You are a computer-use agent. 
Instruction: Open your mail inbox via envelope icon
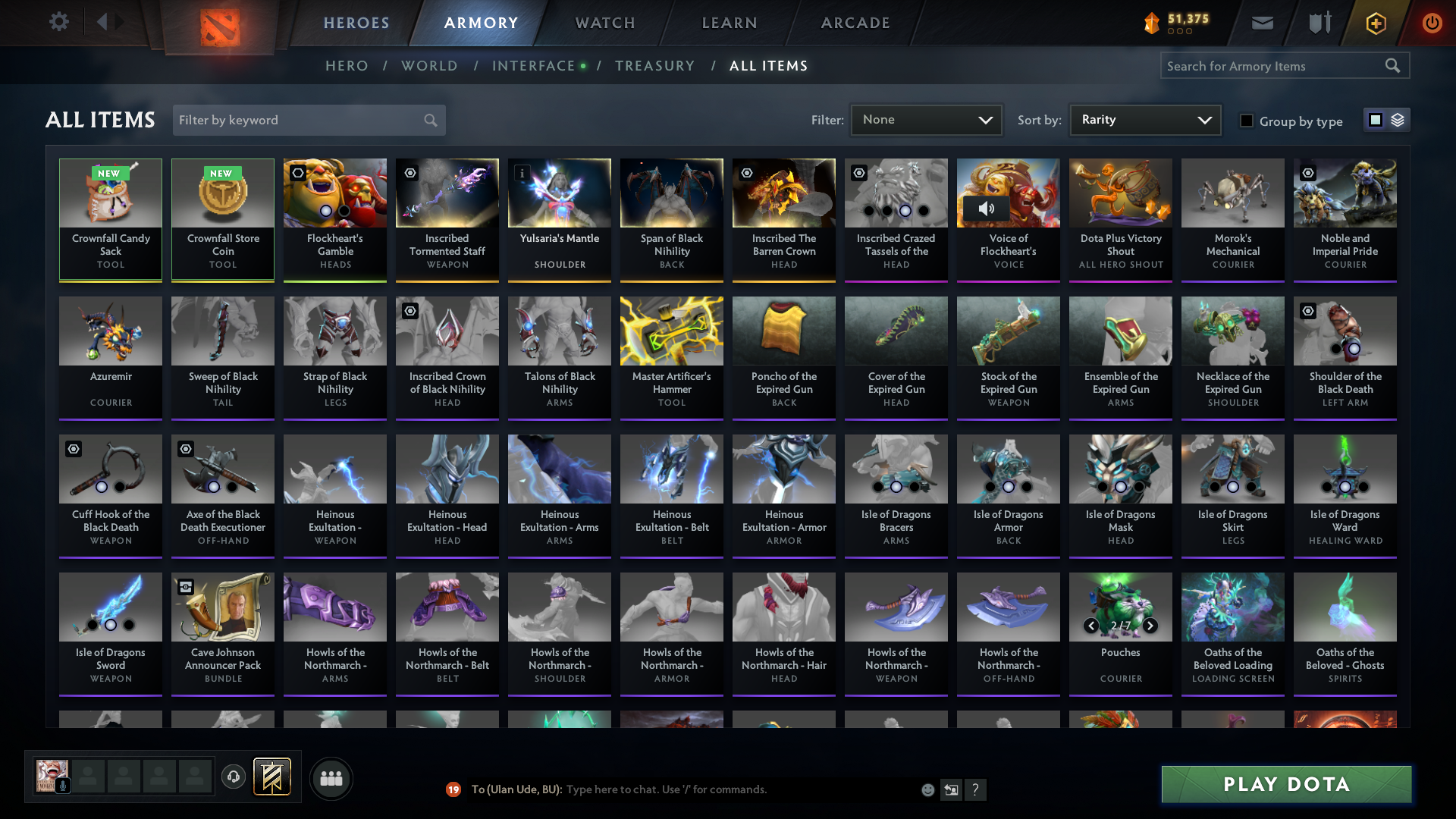point(1261,22)
